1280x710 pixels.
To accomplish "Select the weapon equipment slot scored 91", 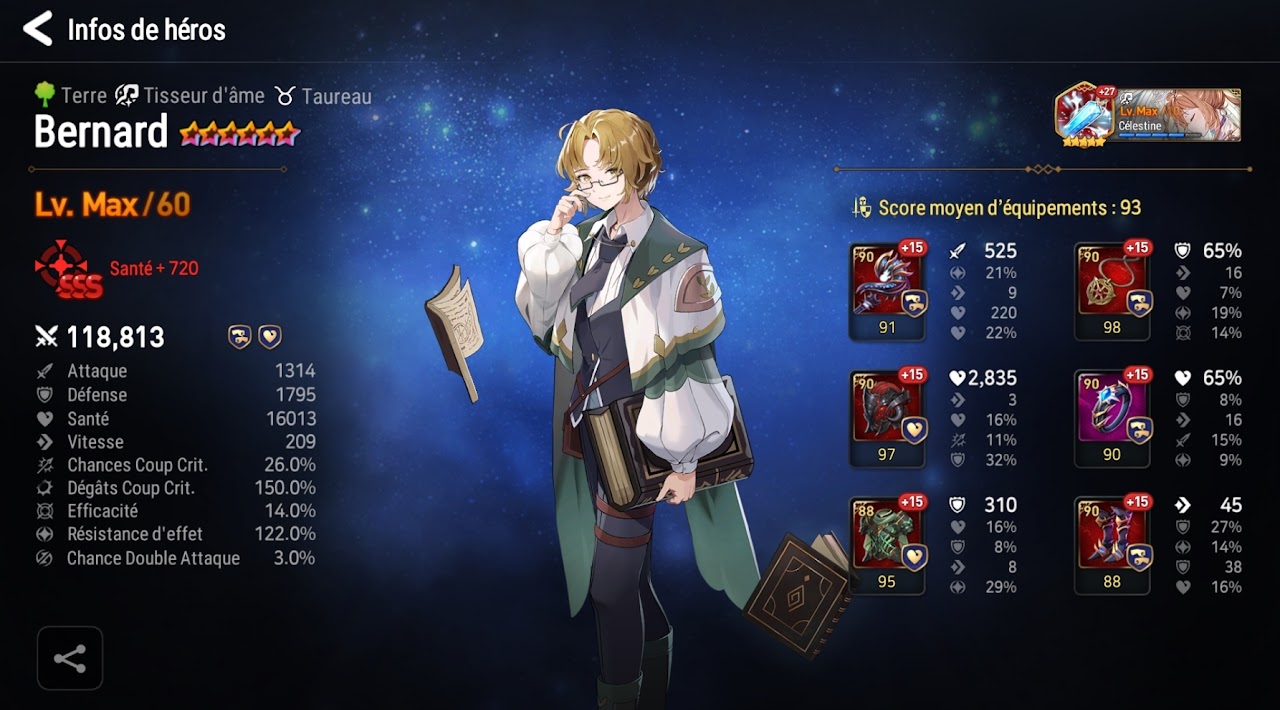I will pos(887,291).
